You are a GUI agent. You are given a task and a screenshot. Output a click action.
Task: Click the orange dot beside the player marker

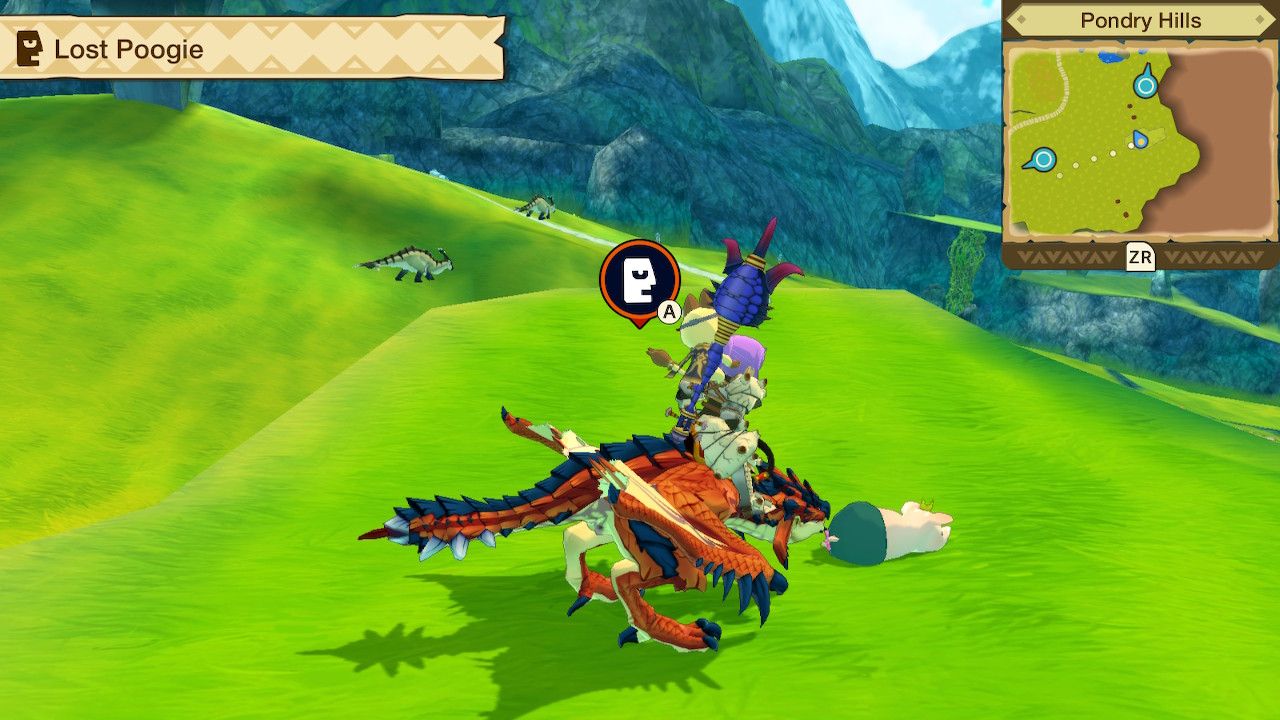pyautogui.click(x=1140, y=143)
